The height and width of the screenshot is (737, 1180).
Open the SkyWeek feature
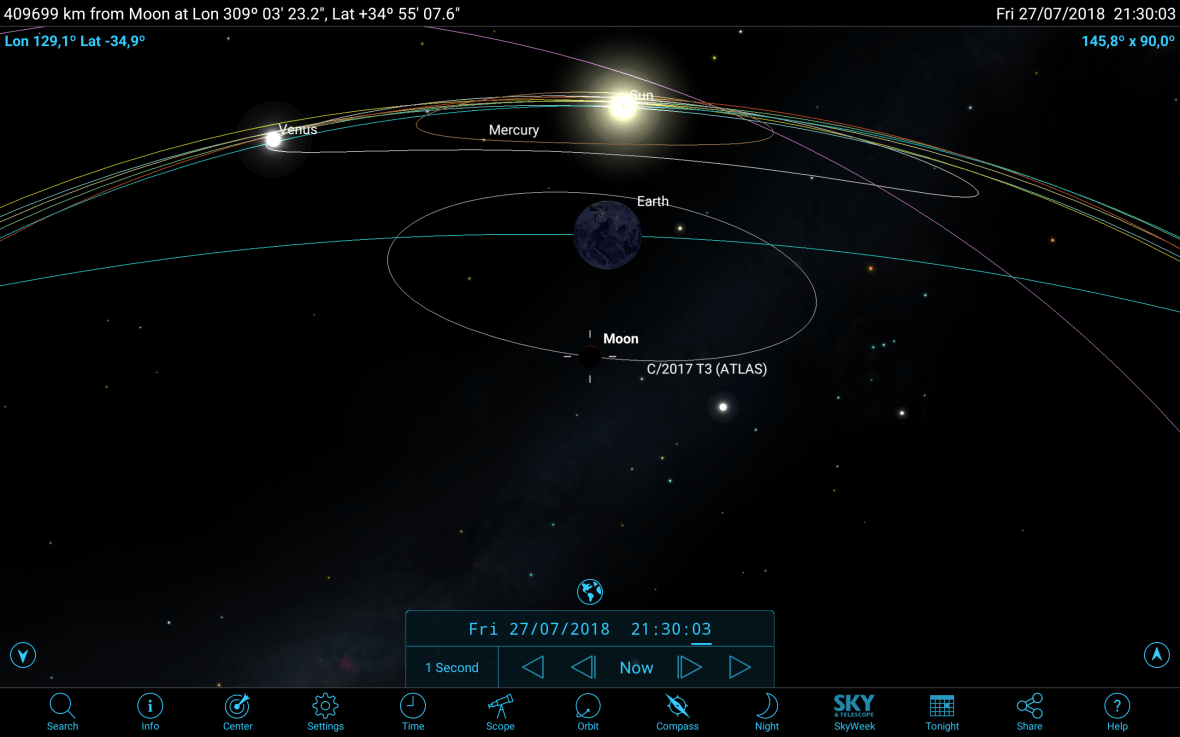point(854,711)
